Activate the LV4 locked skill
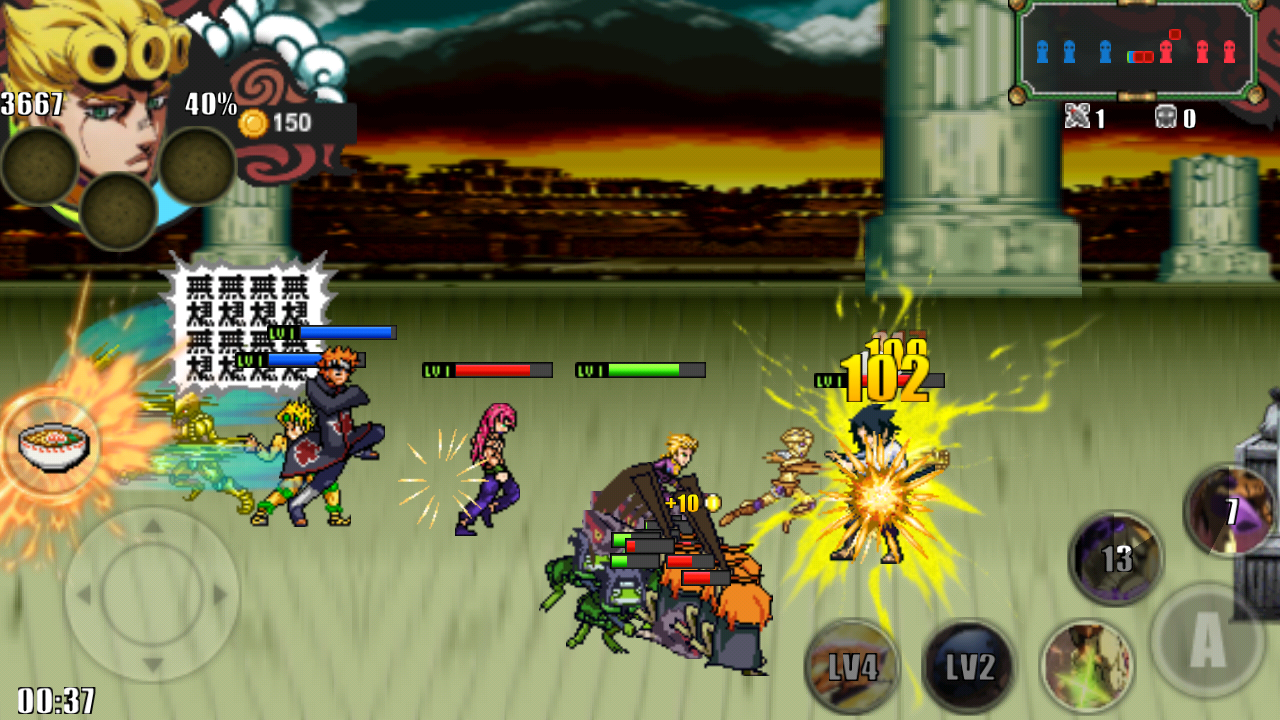 coord(852,667)
